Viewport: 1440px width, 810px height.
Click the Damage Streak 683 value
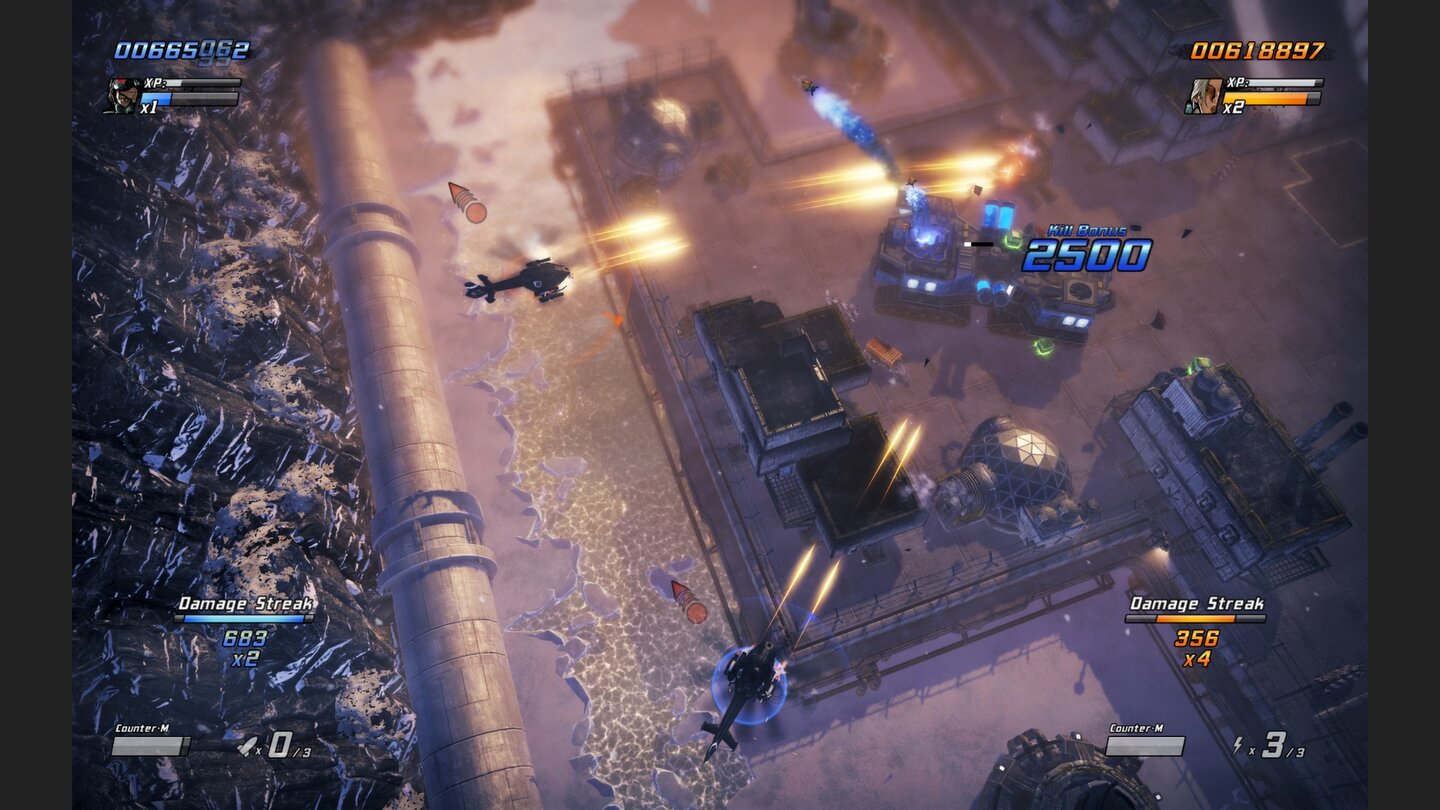(x=243, y=637)
